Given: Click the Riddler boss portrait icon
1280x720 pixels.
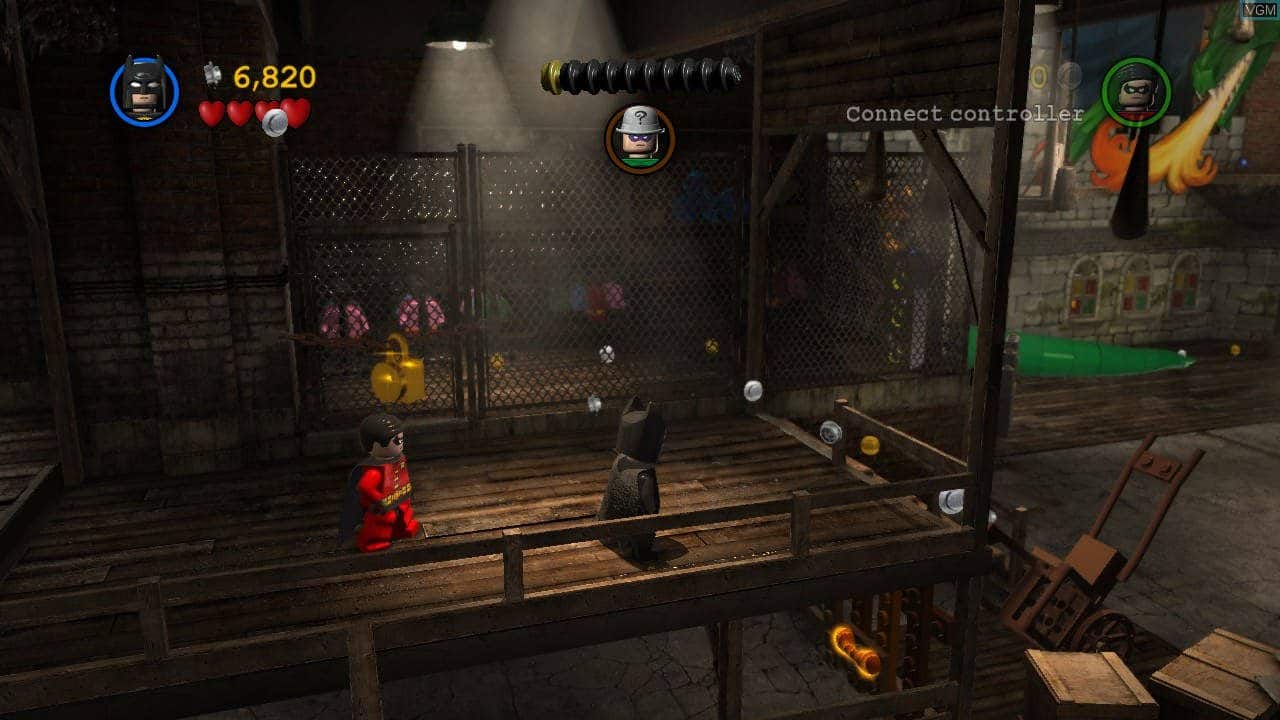Looking at the screenshot, I should click(x=639, y=138).
